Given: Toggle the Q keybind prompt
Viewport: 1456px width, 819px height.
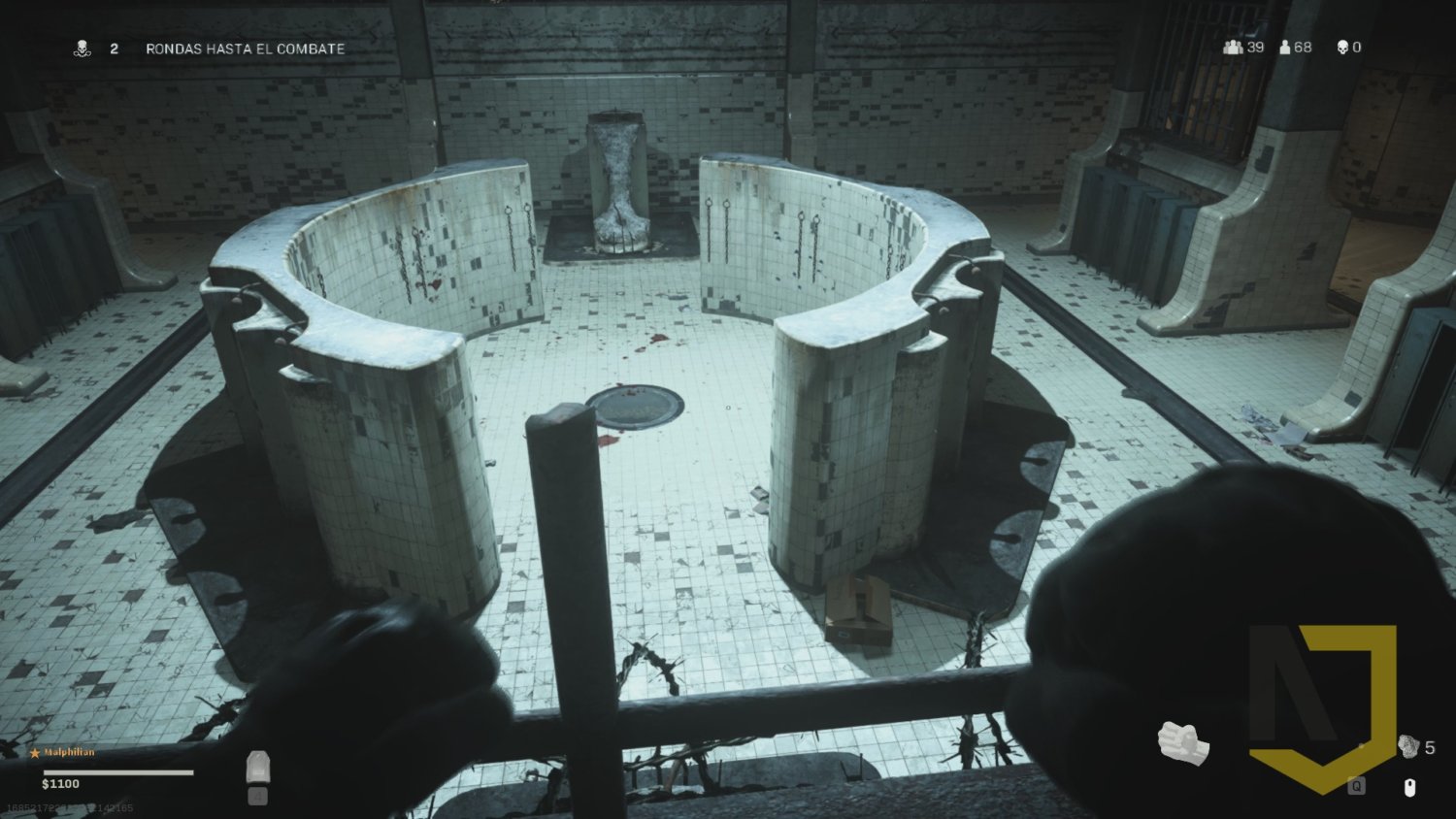Looking at the screenshot, I should pyautogui.click(x=1356, y=784).
